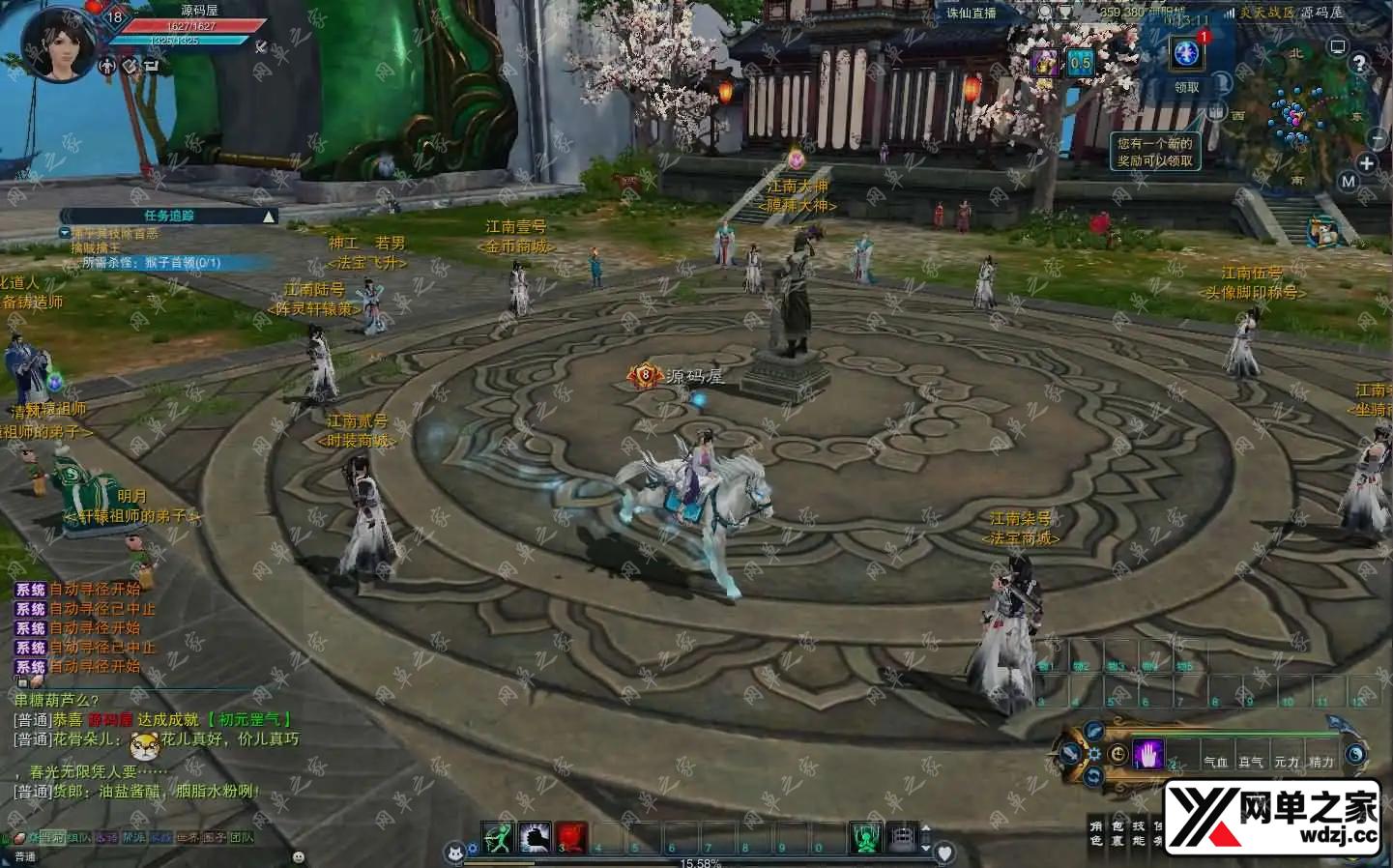This screenshot has height=868, width=1393.
Task: Open the 角色 character menu
Action: [x=1095, y=833]
